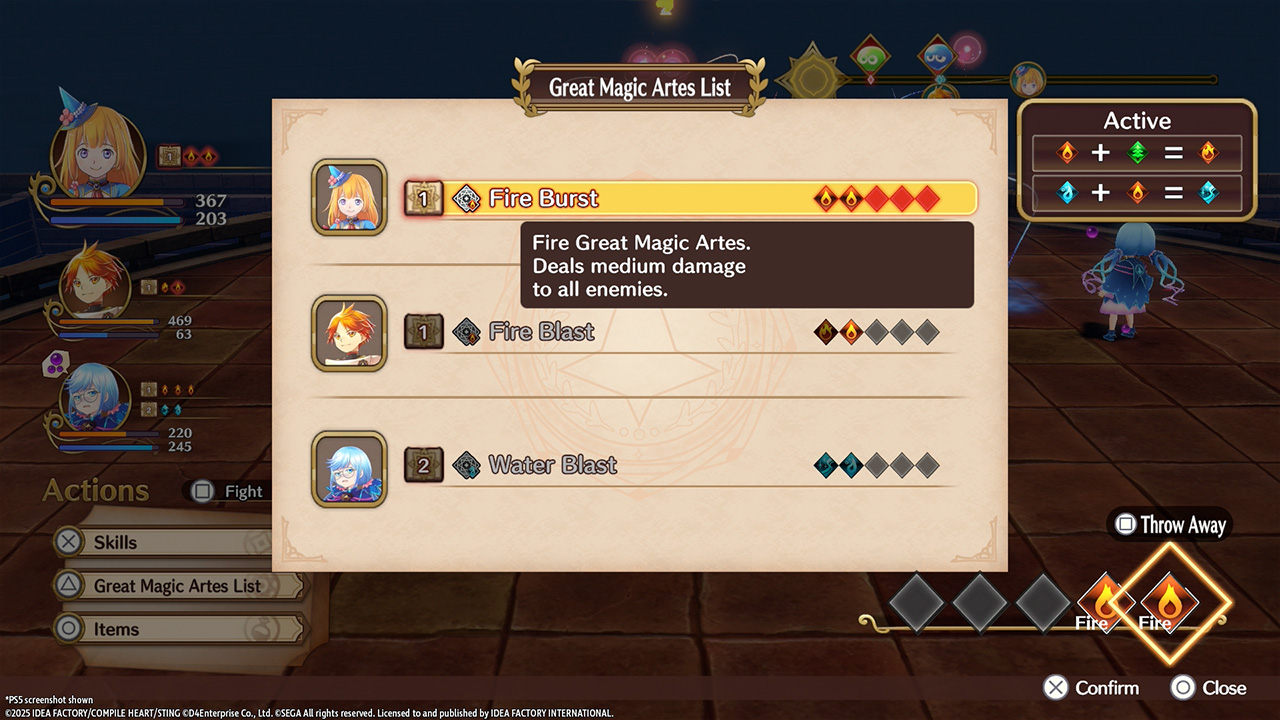The height and width of the screenshot is (720, 1280).
Task: Select the orange-haired party member portrait
Action: (x=94, y=285)
